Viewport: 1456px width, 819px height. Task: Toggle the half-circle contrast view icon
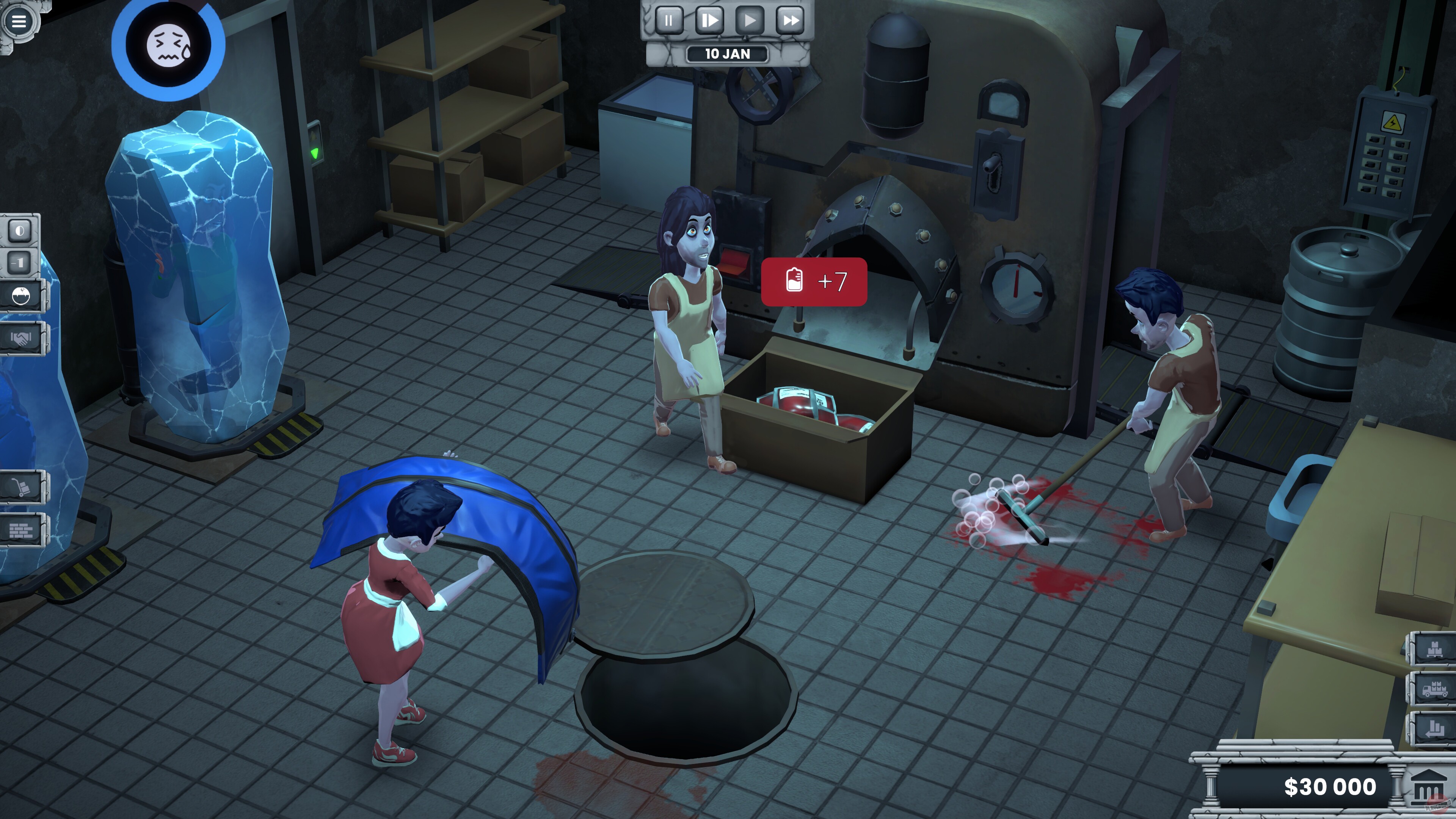click(x=19, y=231)
